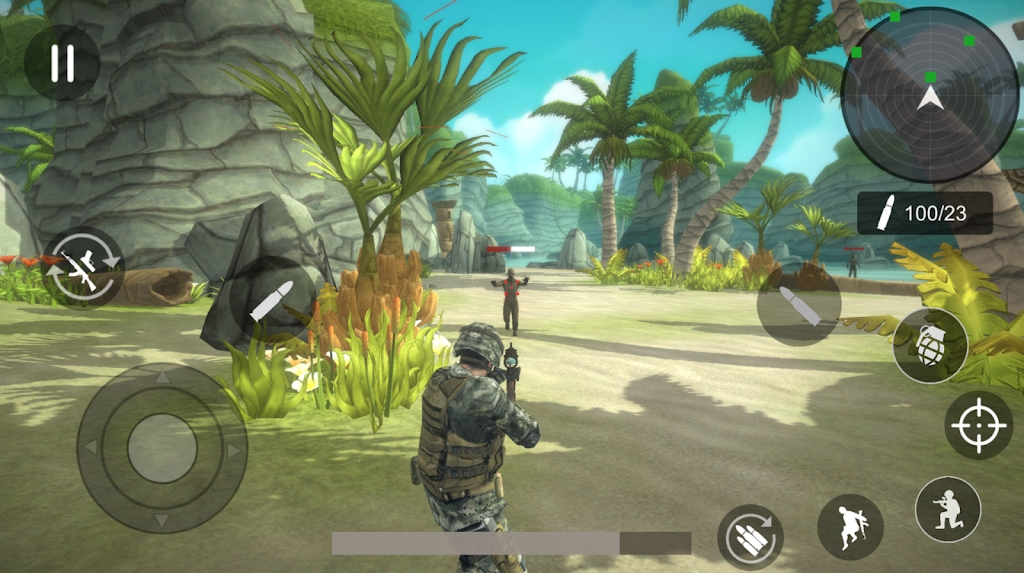Image resolution: width=1024 pixels, height=573 pixels.
Task: Reload using the bullets reload icon
Action: coord(750,537)
